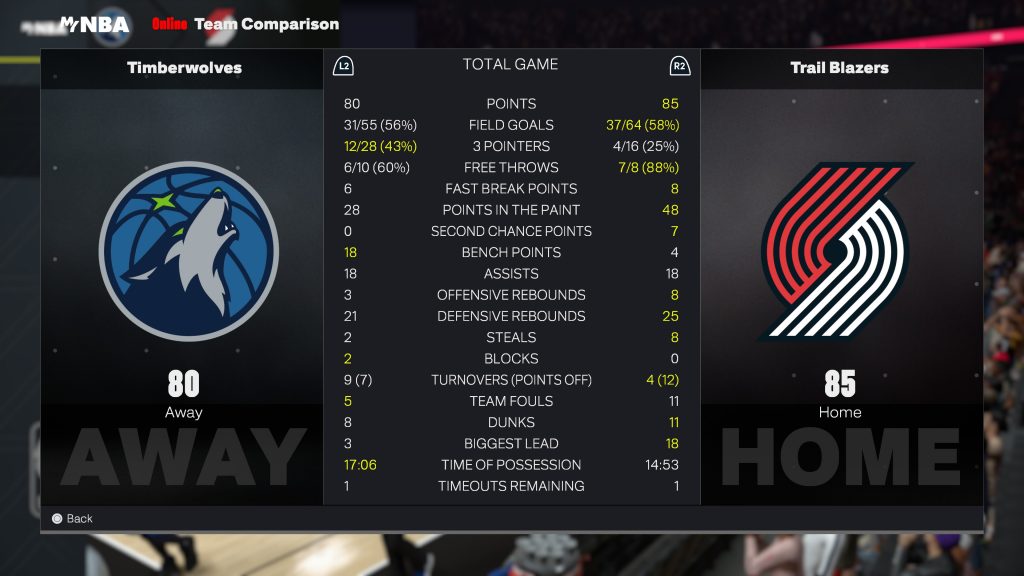This screenshot has width=1024, height=576.
Task: Select the Total Game period header
Action: pyautogui.click(x=510, y=64)
